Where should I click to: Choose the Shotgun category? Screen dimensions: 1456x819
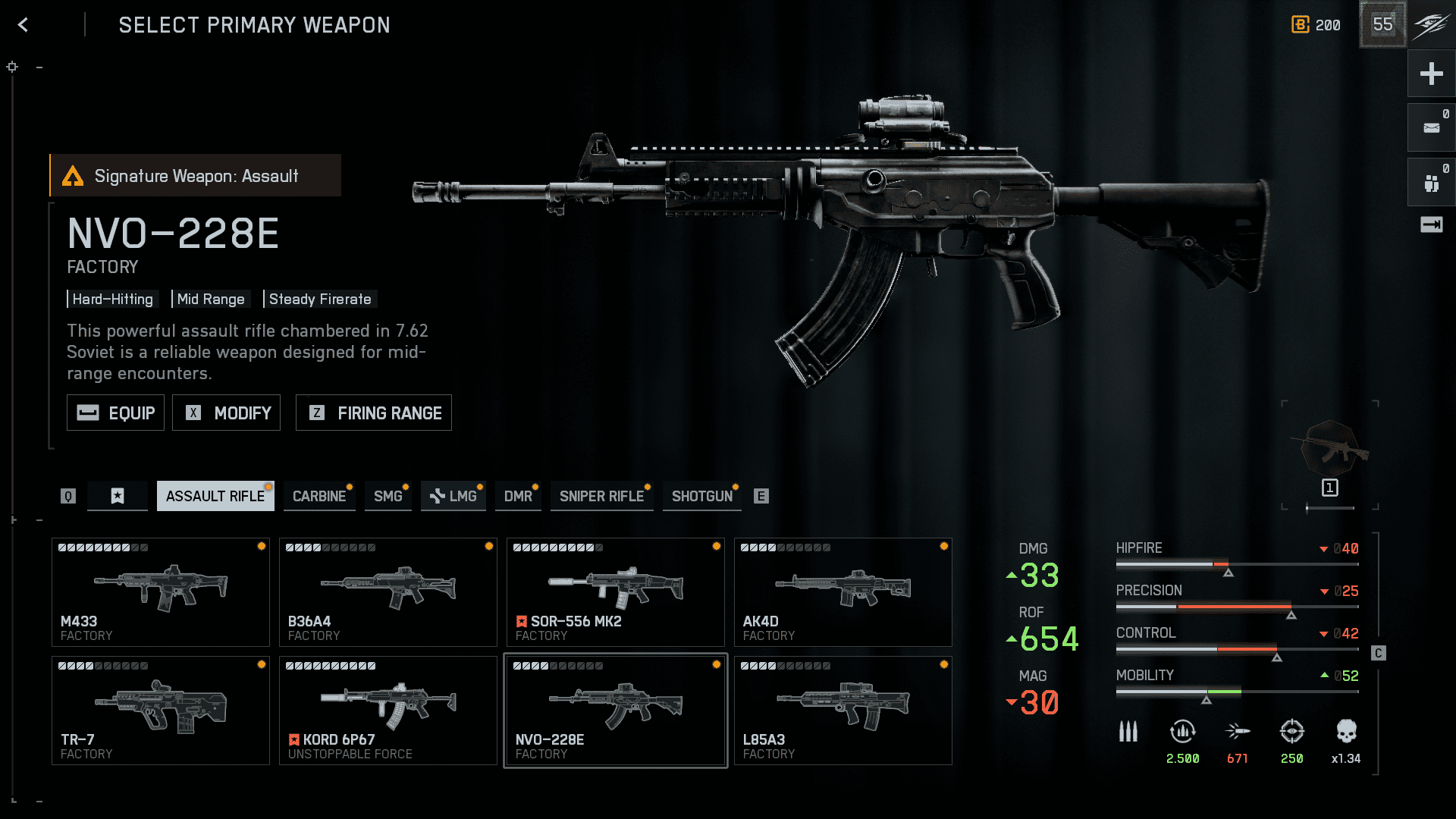click(x=701, y=496)
